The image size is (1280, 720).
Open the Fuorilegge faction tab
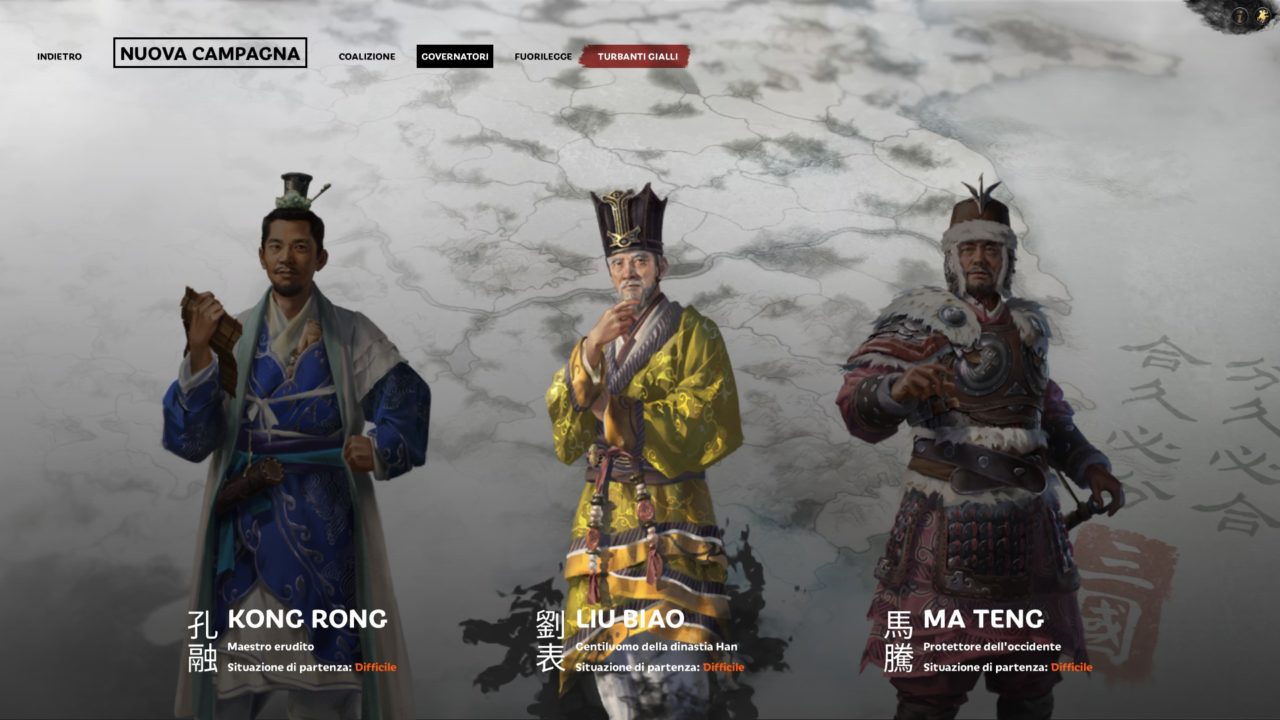tap(541, 57)
